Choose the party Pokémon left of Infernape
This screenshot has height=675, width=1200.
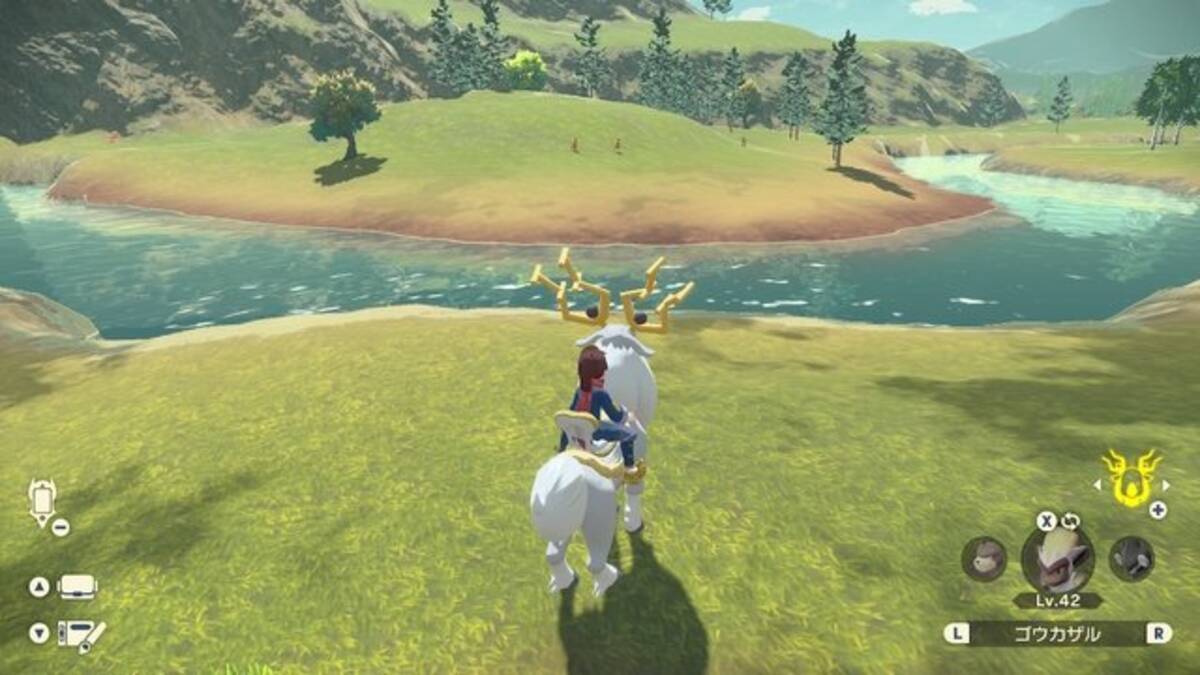coord(984,558)
